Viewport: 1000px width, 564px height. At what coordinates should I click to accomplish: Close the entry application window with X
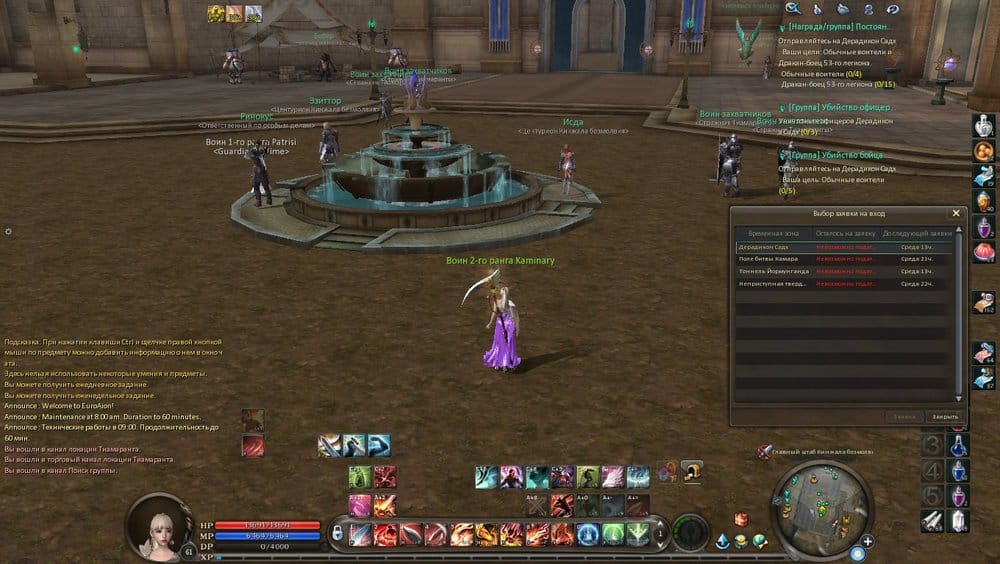click(955, 213)
